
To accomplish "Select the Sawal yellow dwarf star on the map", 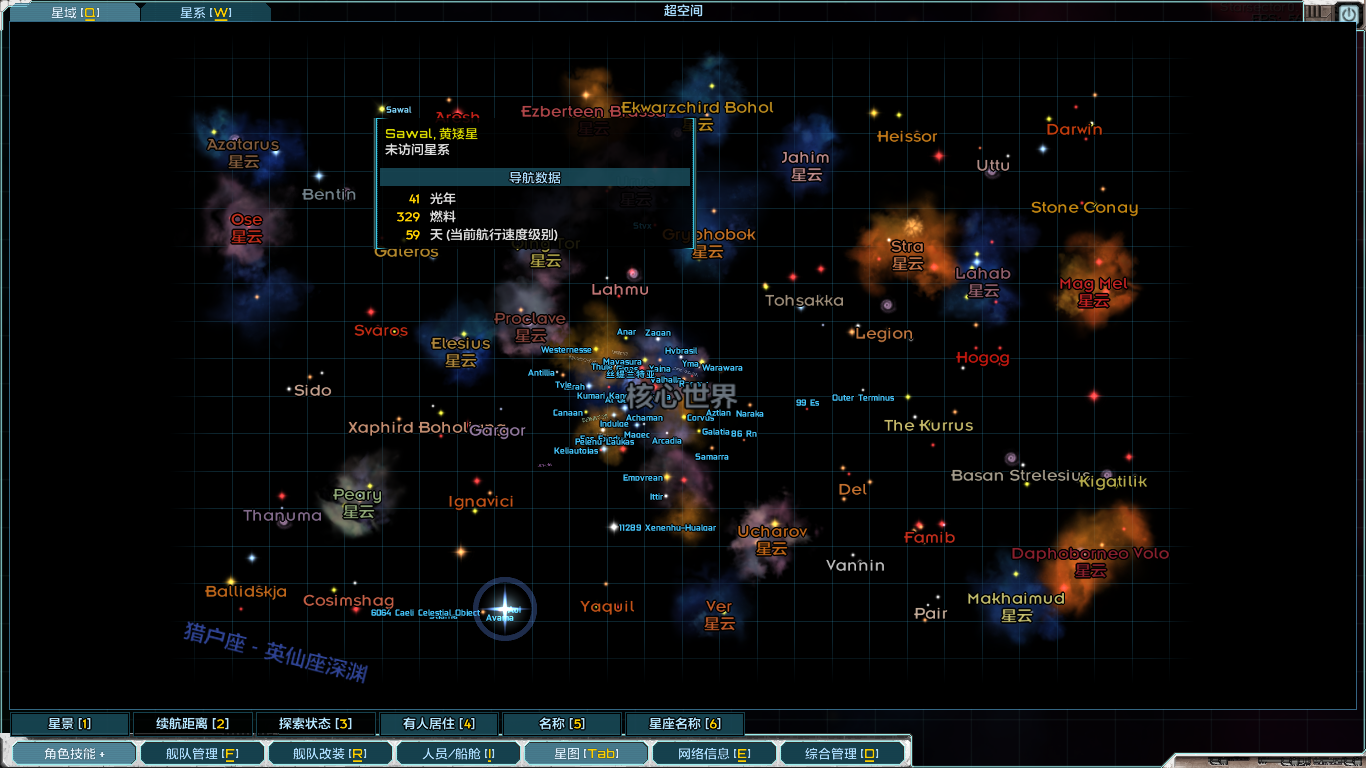I will click(383, 108).
